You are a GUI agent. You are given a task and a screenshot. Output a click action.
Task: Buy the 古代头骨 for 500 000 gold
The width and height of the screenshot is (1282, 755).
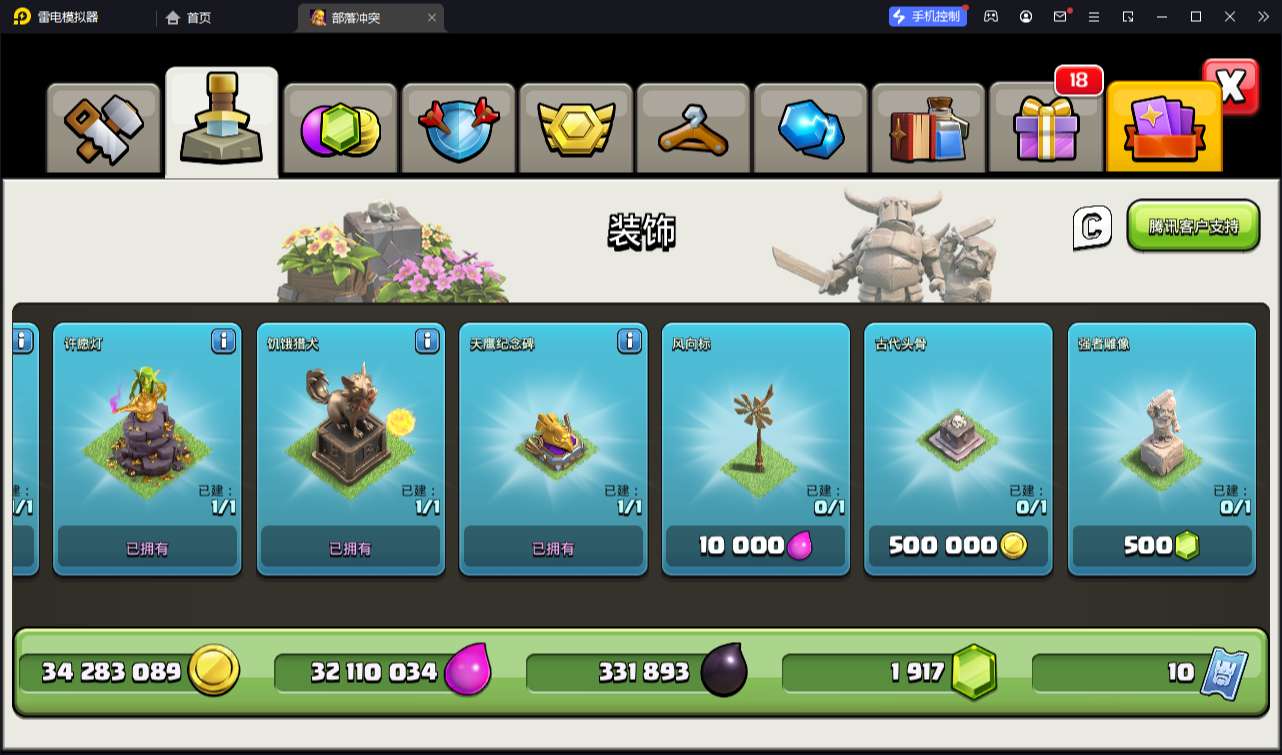click(x=958, y=546)
